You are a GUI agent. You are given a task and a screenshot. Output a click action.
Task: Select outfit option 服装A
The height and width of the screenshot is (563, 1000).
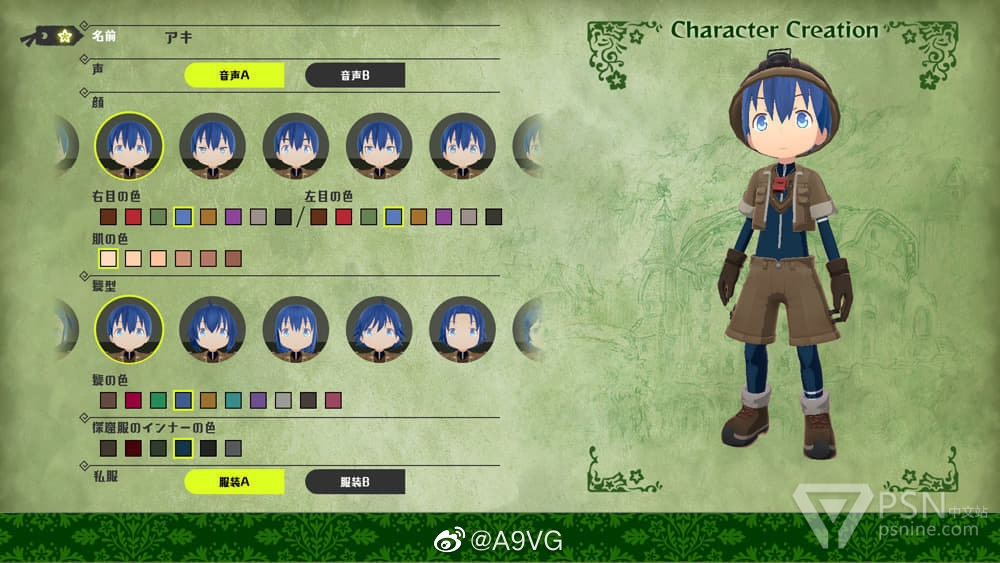(x=234, y=482)
